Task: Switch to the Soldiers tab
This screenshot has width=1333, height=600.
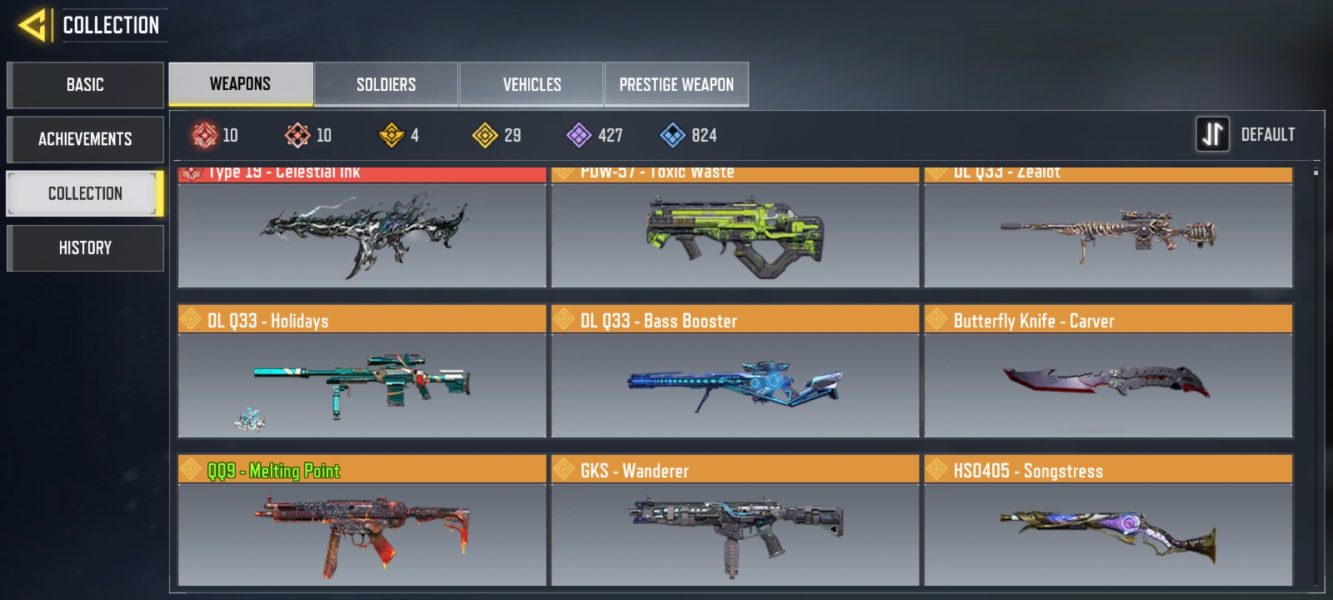Action: click(386, 85)
